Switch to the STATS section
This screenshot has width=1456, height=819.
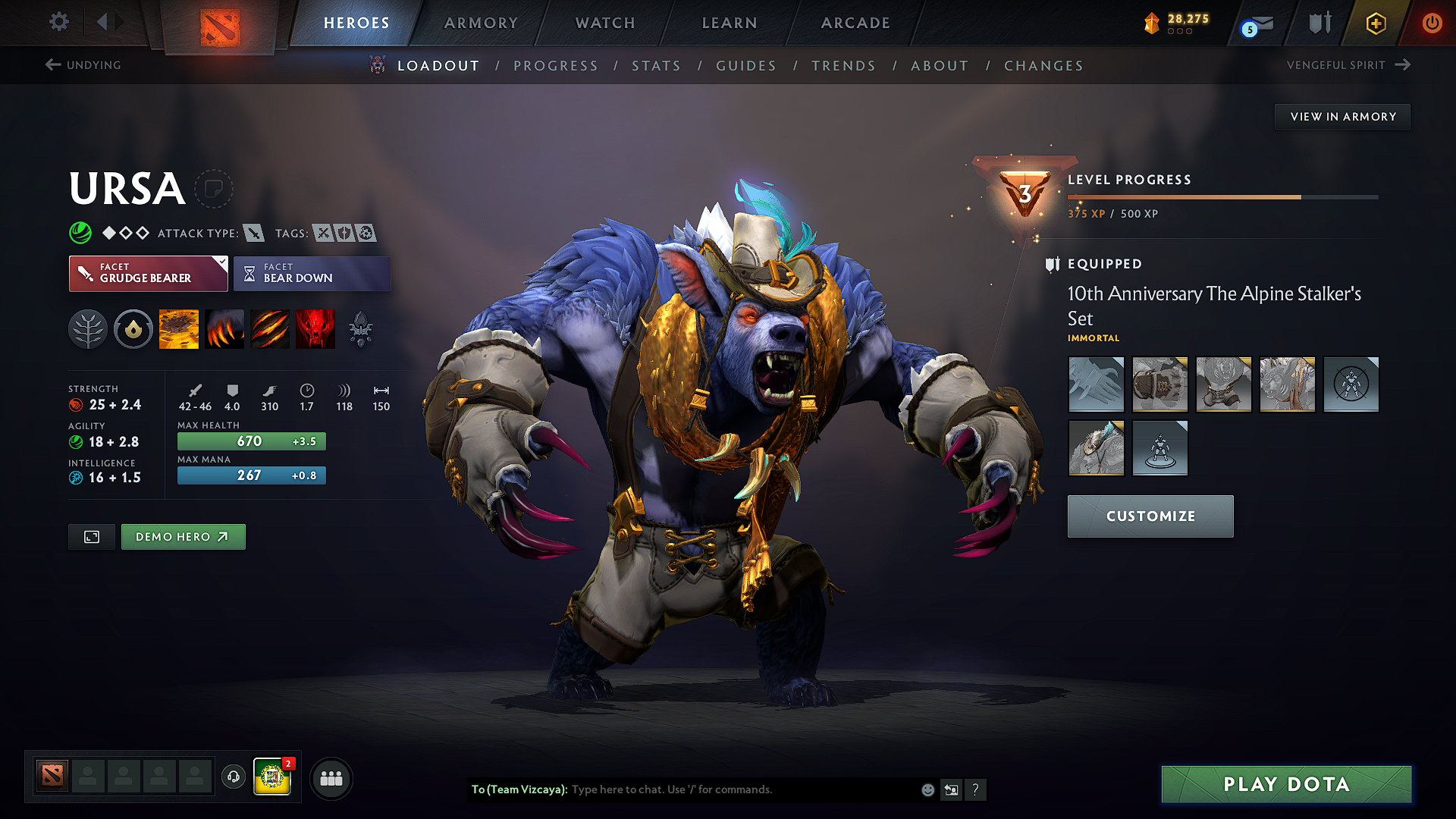656,66
